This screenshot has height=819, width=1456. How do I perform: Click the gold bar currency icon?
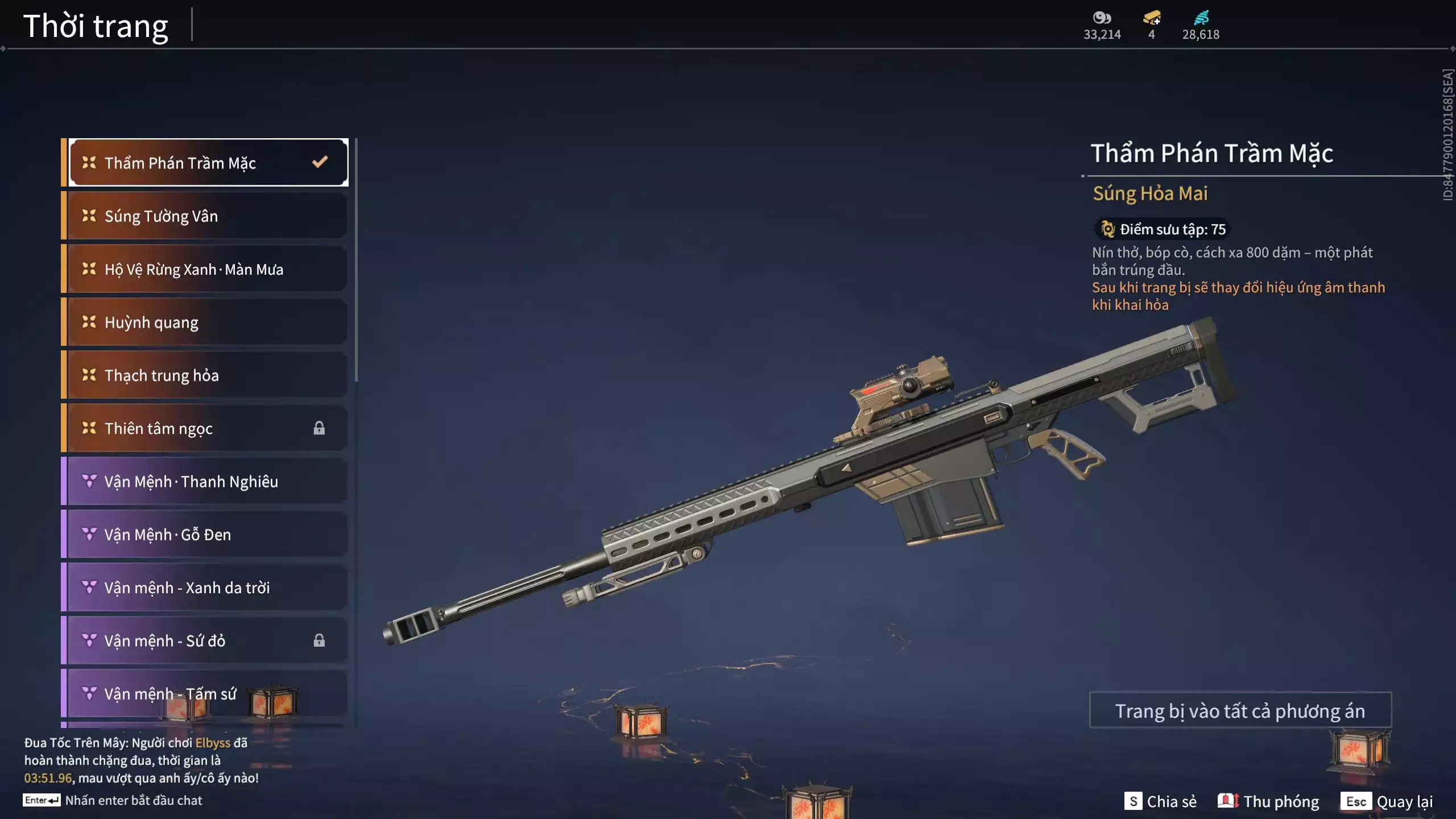tap(1152, 18)
